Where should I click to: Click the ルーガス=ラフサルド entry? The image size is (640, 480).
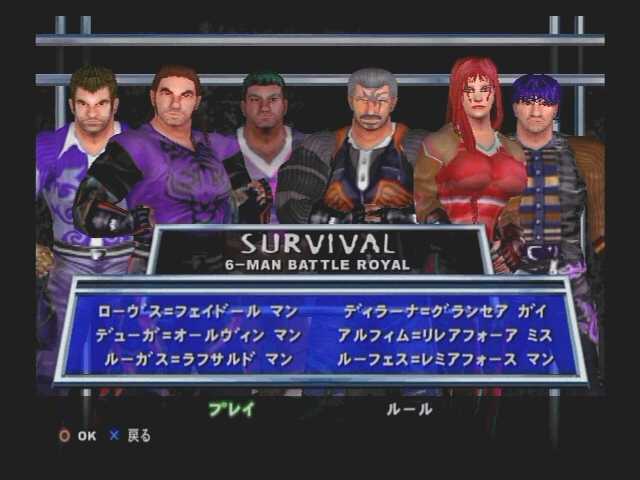pos(197,358)
